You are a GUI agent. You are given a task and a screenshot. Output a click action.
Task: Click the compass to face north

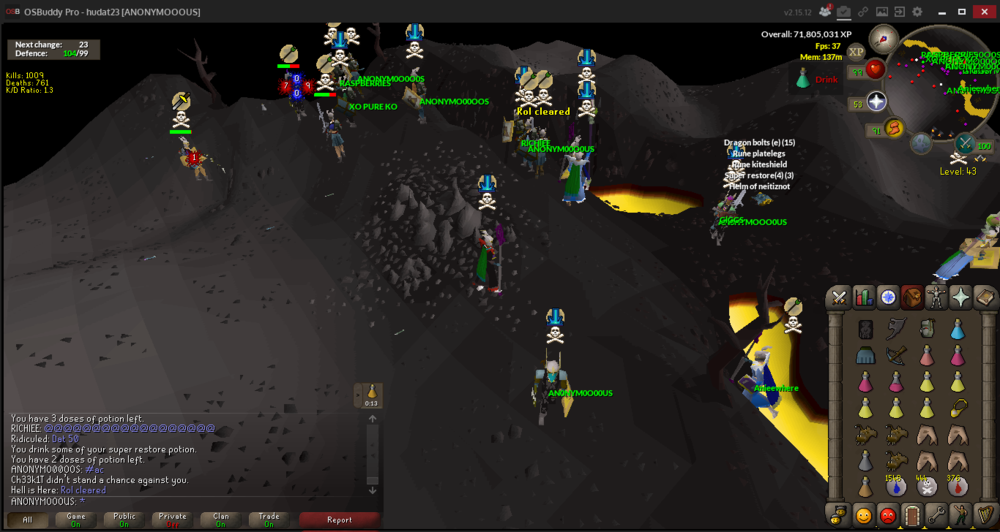[x=883, y=40]
